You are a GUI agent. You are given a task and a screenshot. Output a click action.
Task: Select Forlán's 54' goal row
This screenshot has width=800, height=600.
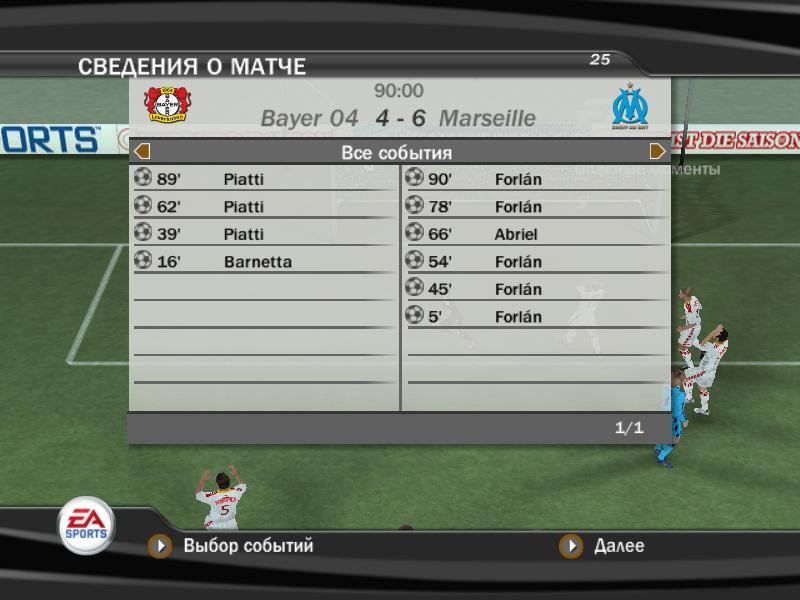click(x=536, y=262)
